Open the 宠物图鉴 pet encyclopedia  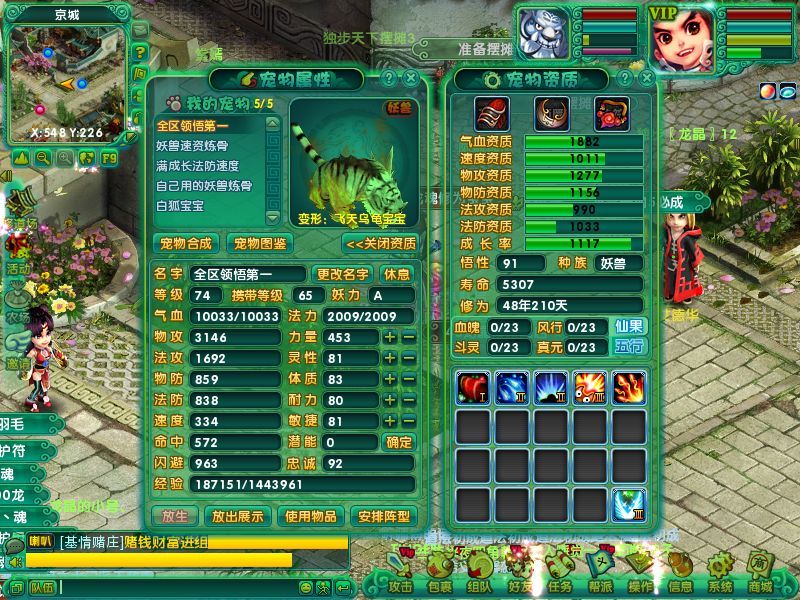(259, 243)
